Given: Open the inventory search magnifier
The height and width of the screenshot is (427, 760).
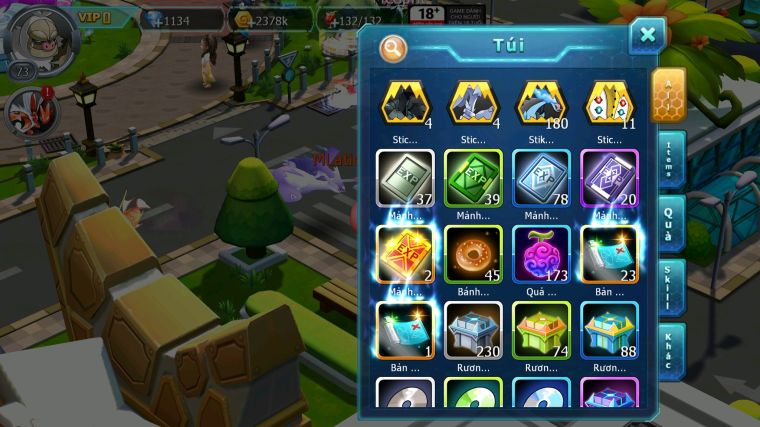Looking at the screenshot, I should tap(394, 47).
